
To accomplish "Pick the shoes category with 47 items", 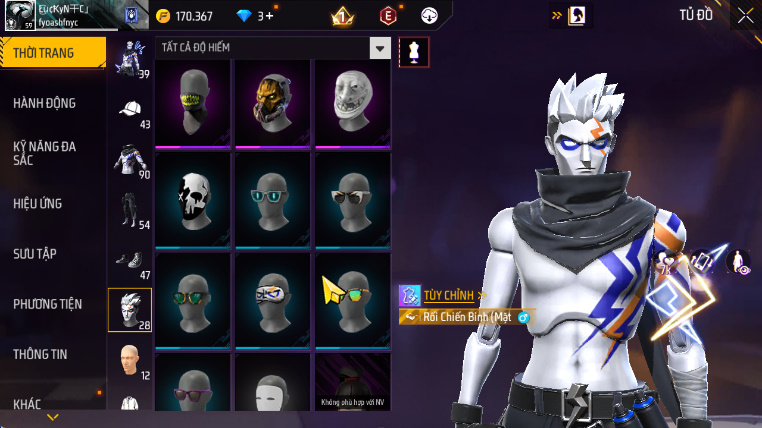I will 130,261.
